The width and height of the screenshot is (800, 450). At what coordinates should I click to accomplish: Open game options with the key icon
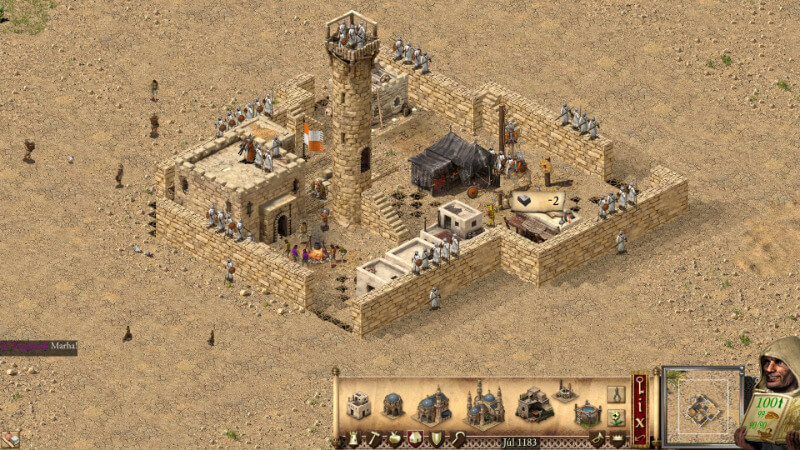tap(640, 383)
